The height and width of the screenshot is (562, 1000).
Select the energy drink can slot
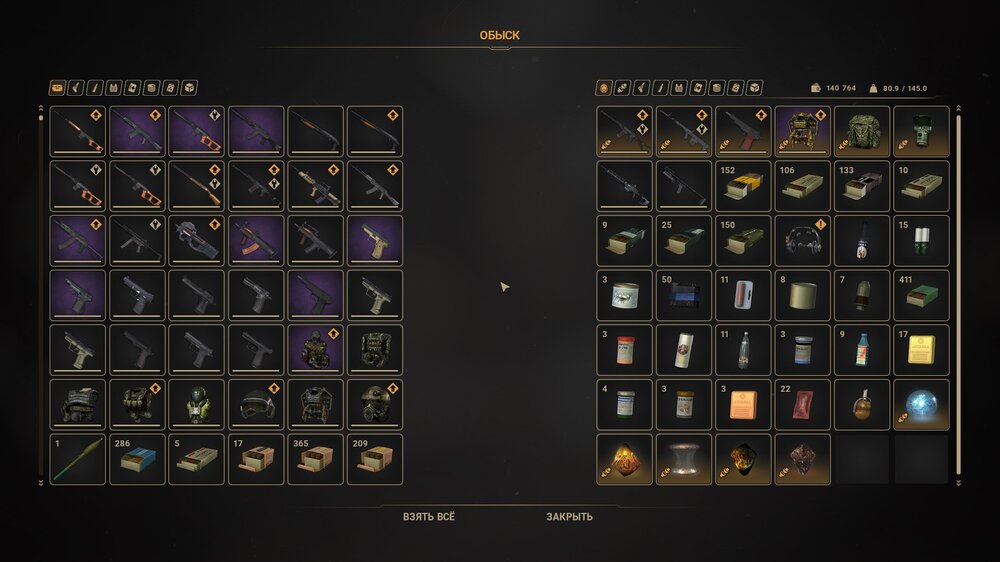(684, 350)
